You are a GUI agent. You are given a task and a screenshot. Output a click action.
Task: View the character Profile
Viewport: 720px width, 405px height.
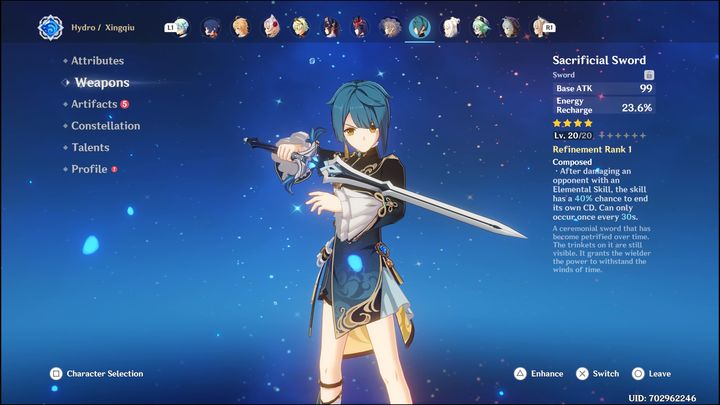(89, 170)
